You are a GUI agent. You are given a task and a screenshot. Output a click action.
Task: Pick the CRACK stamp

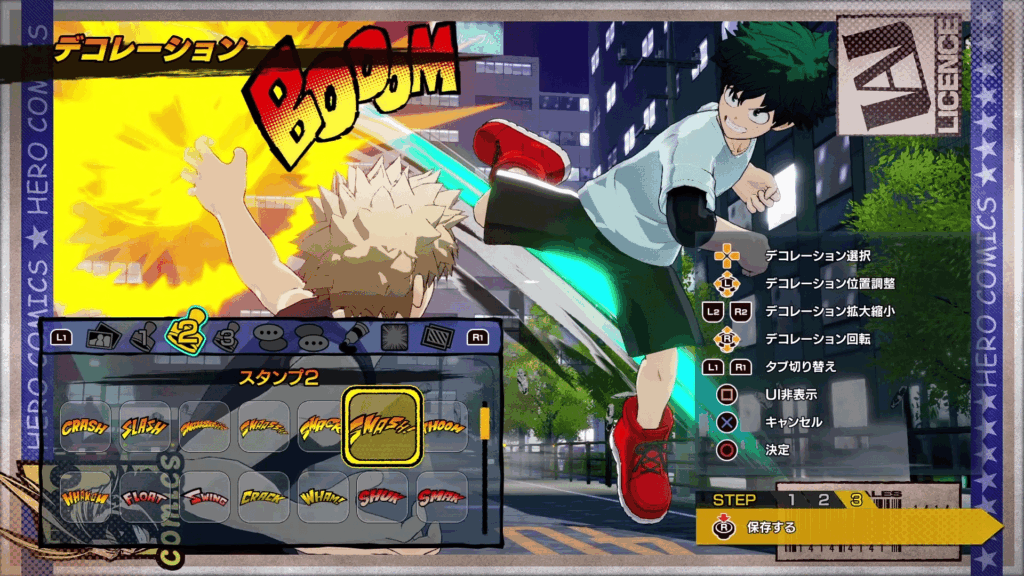coord(263,497)
